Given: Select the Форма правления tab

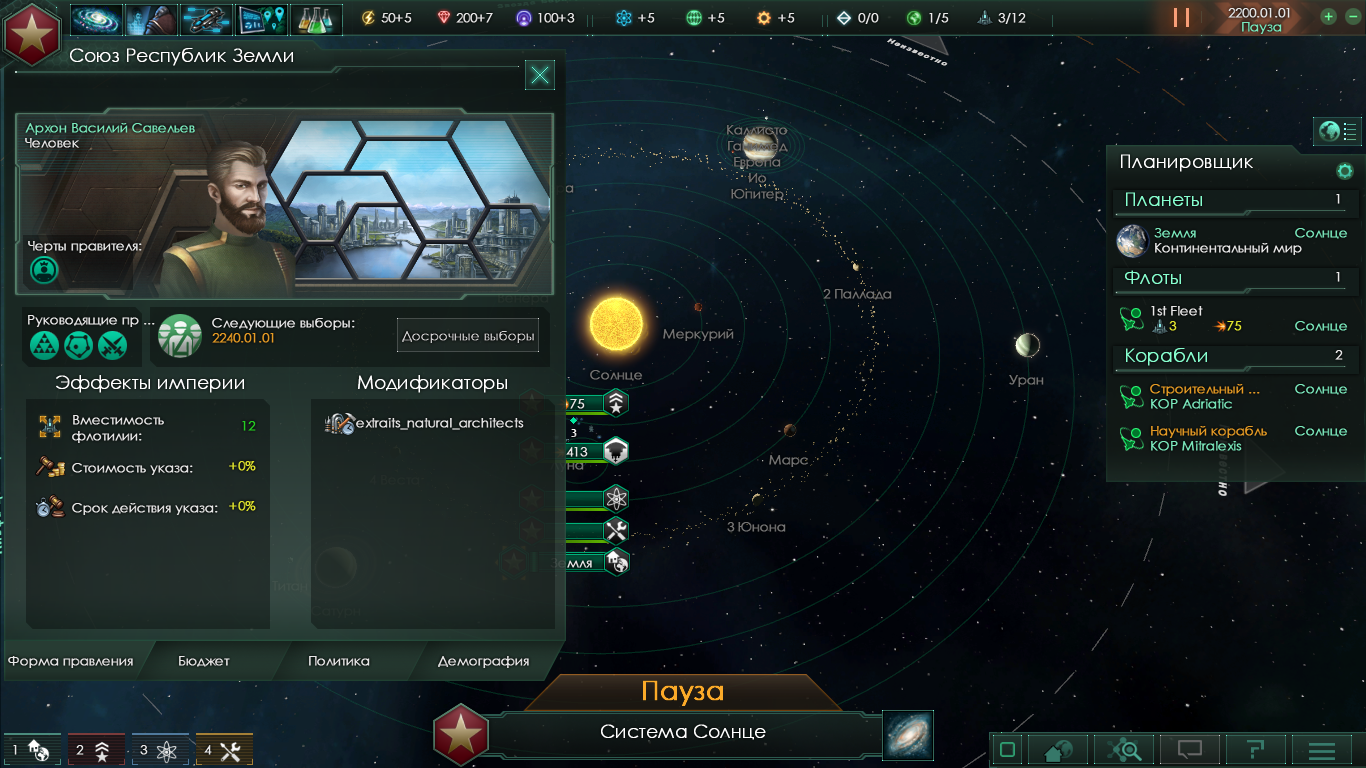Looking at the screenshot, I should pos(71,661).
